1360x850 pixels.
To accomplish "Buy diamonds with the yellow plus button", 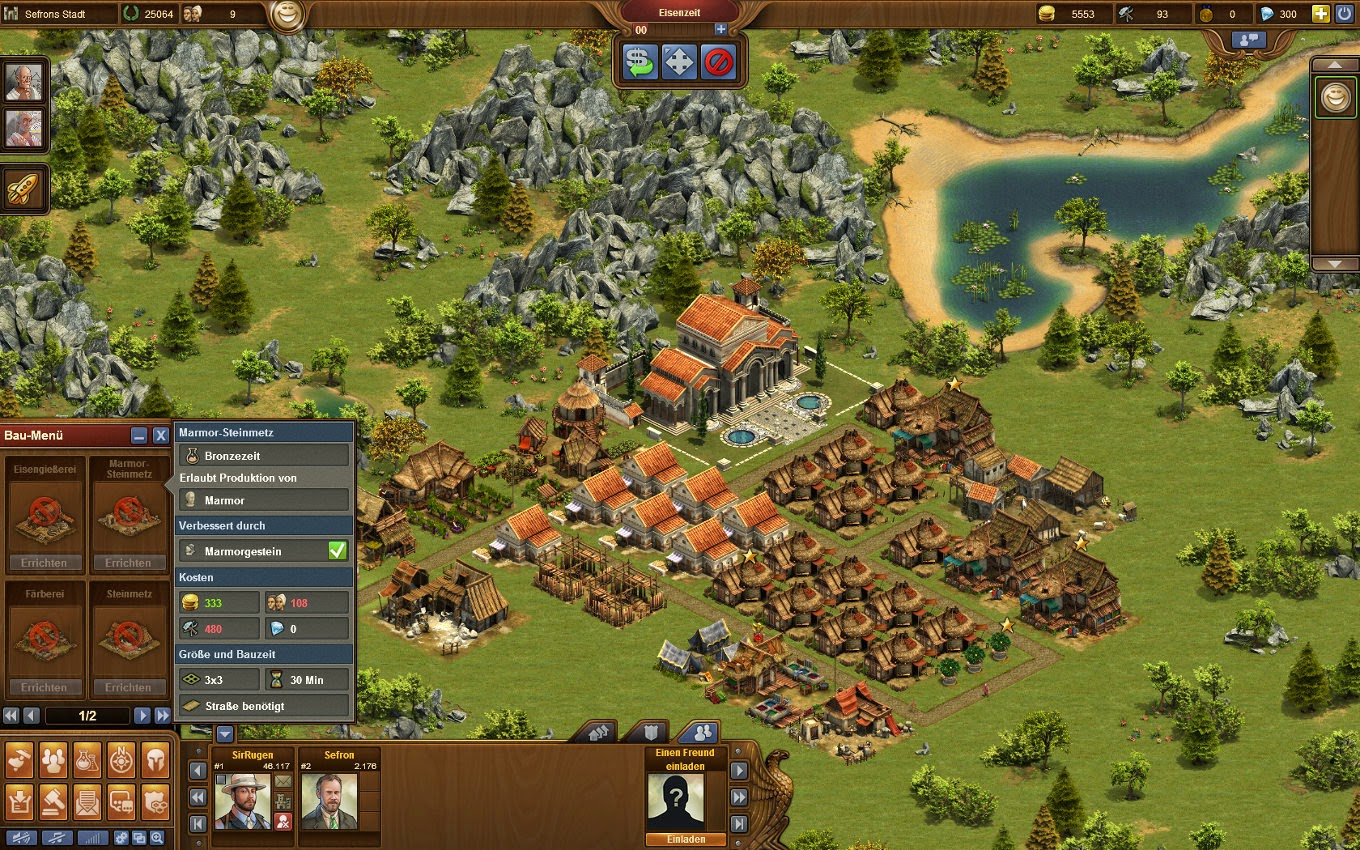I will click(1320, 14).
